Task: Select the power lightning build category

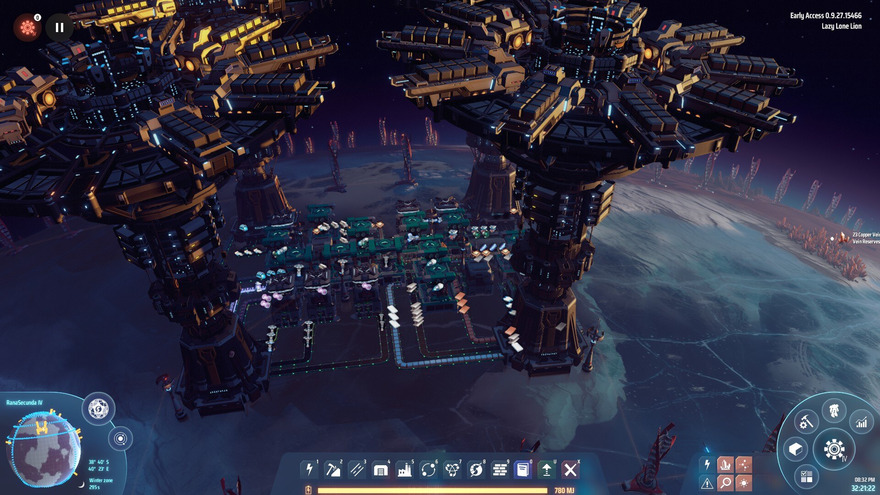Action: tap(309, 469)
